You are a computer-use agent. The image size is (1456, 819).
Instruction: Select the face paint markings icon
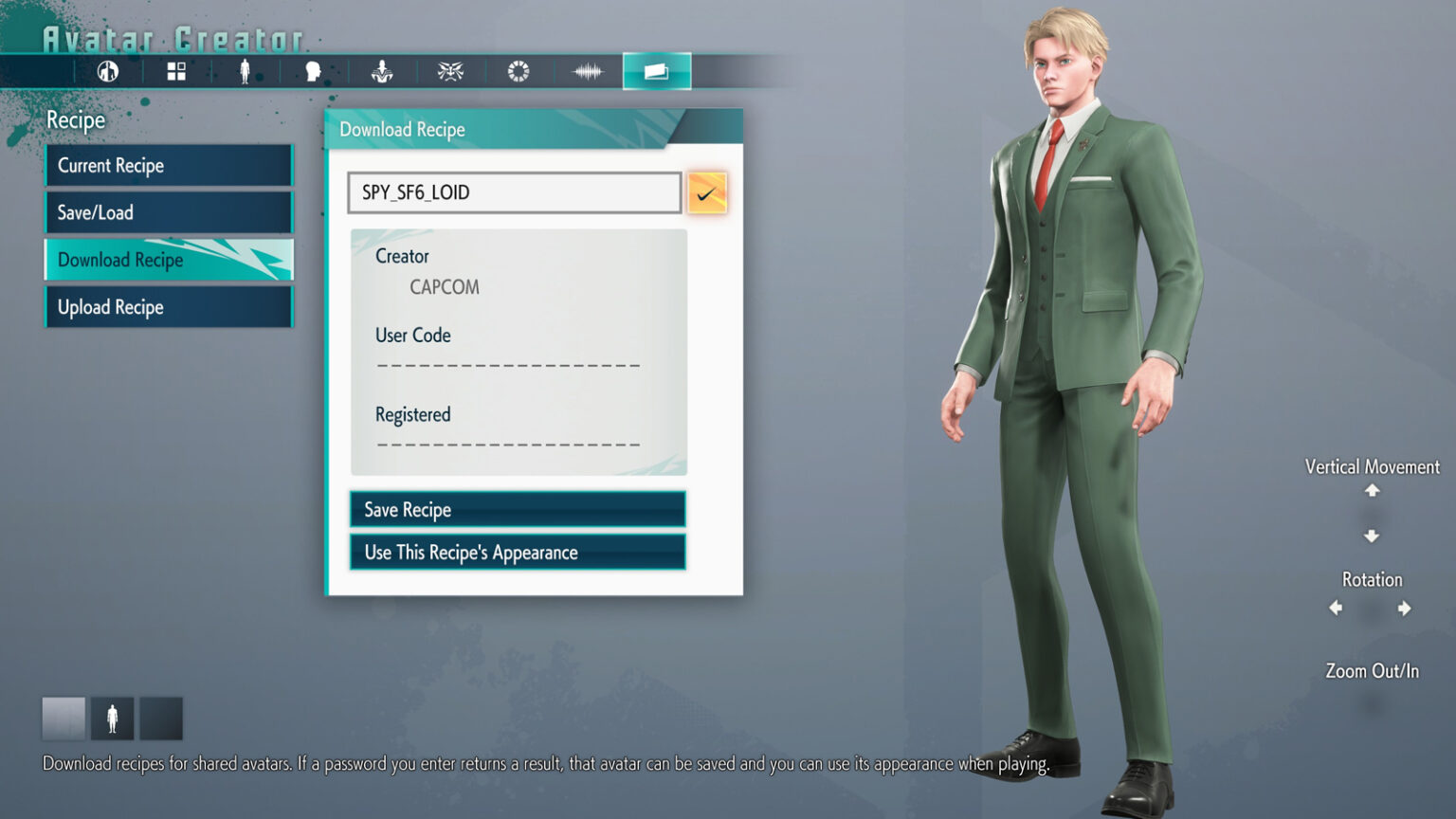point(451,70)
